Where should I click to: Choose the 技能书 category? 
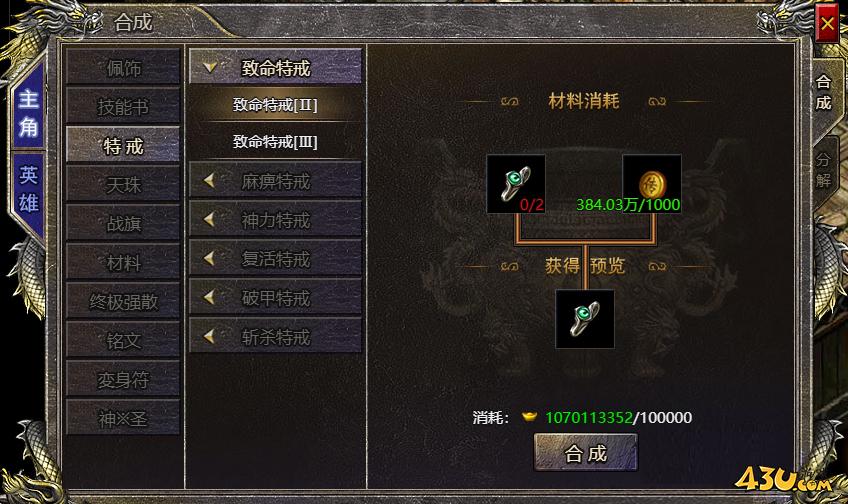[123, 107]
